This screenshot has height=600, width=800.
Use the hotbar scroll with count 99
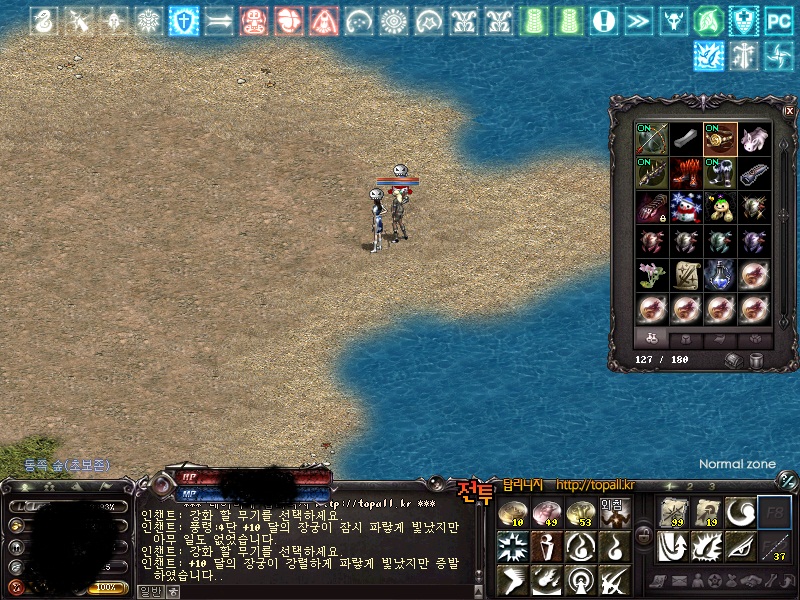click(x=672, y=513)
